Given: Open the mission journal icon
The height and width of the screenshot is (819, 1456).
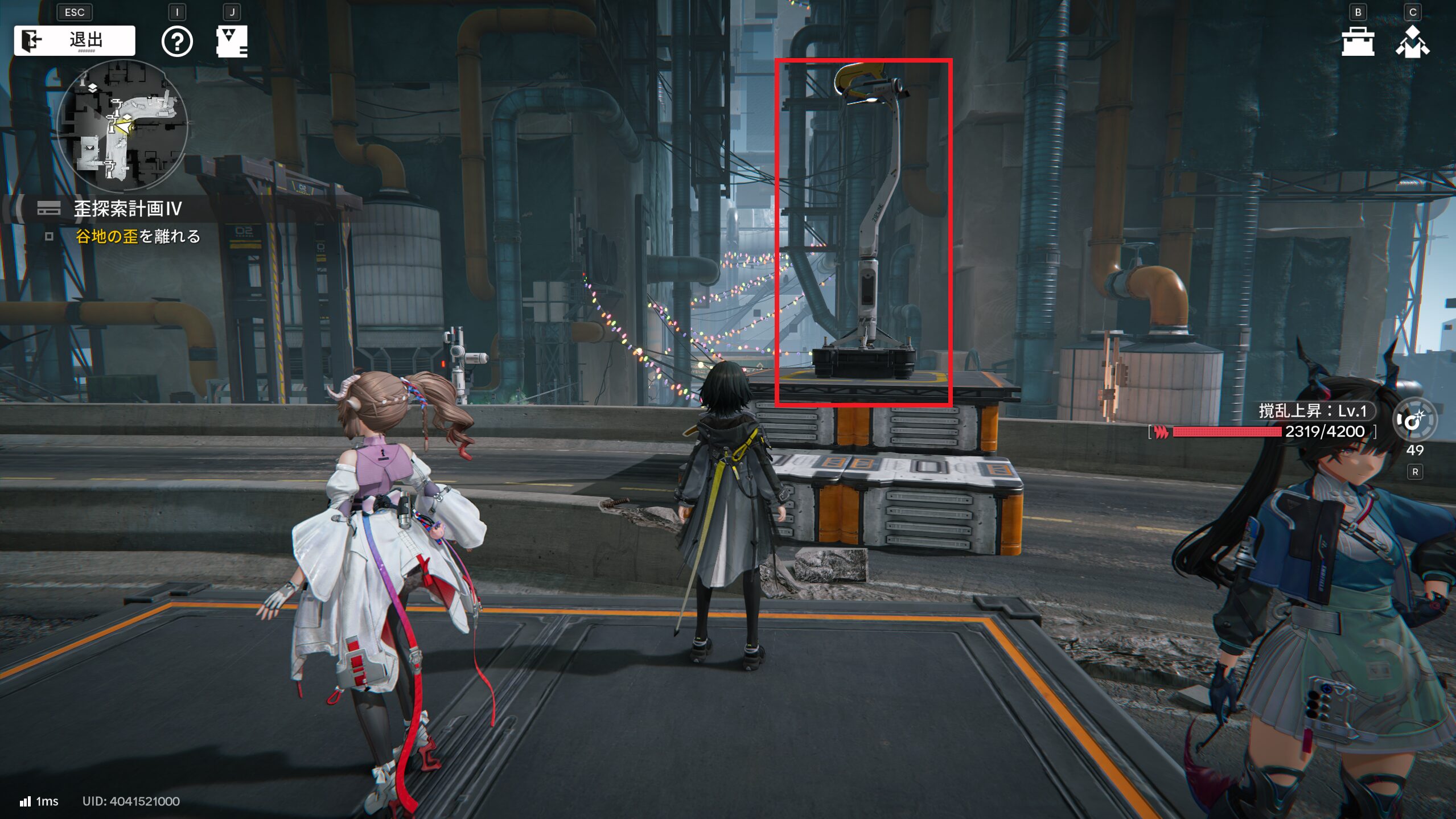Looking at the screenshot, I should click(x=232, y=41).
